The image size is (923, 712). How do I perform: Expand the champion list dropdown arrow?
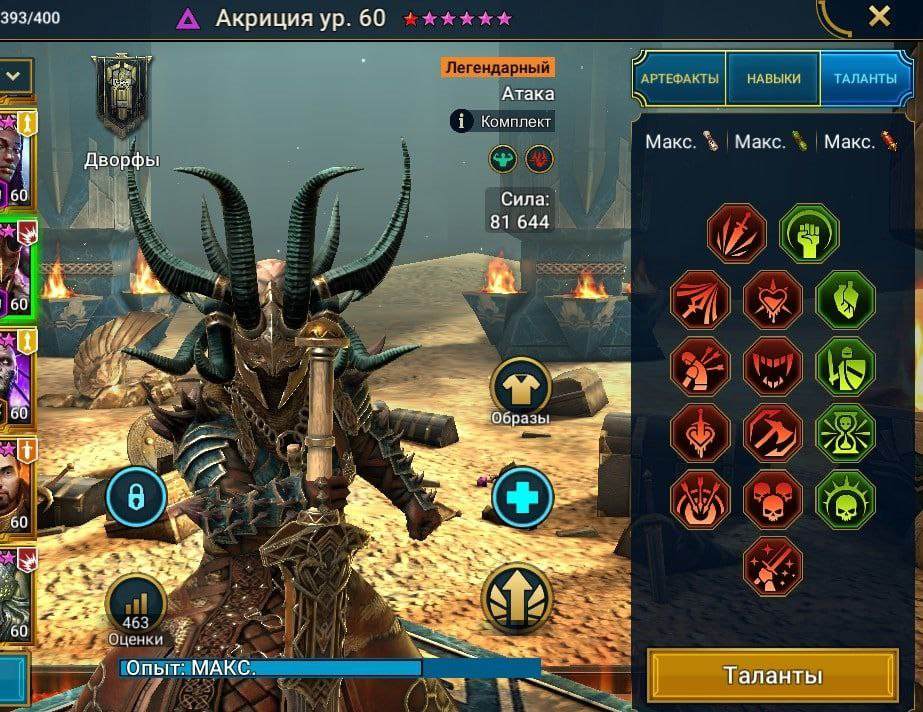click(15, 75)
